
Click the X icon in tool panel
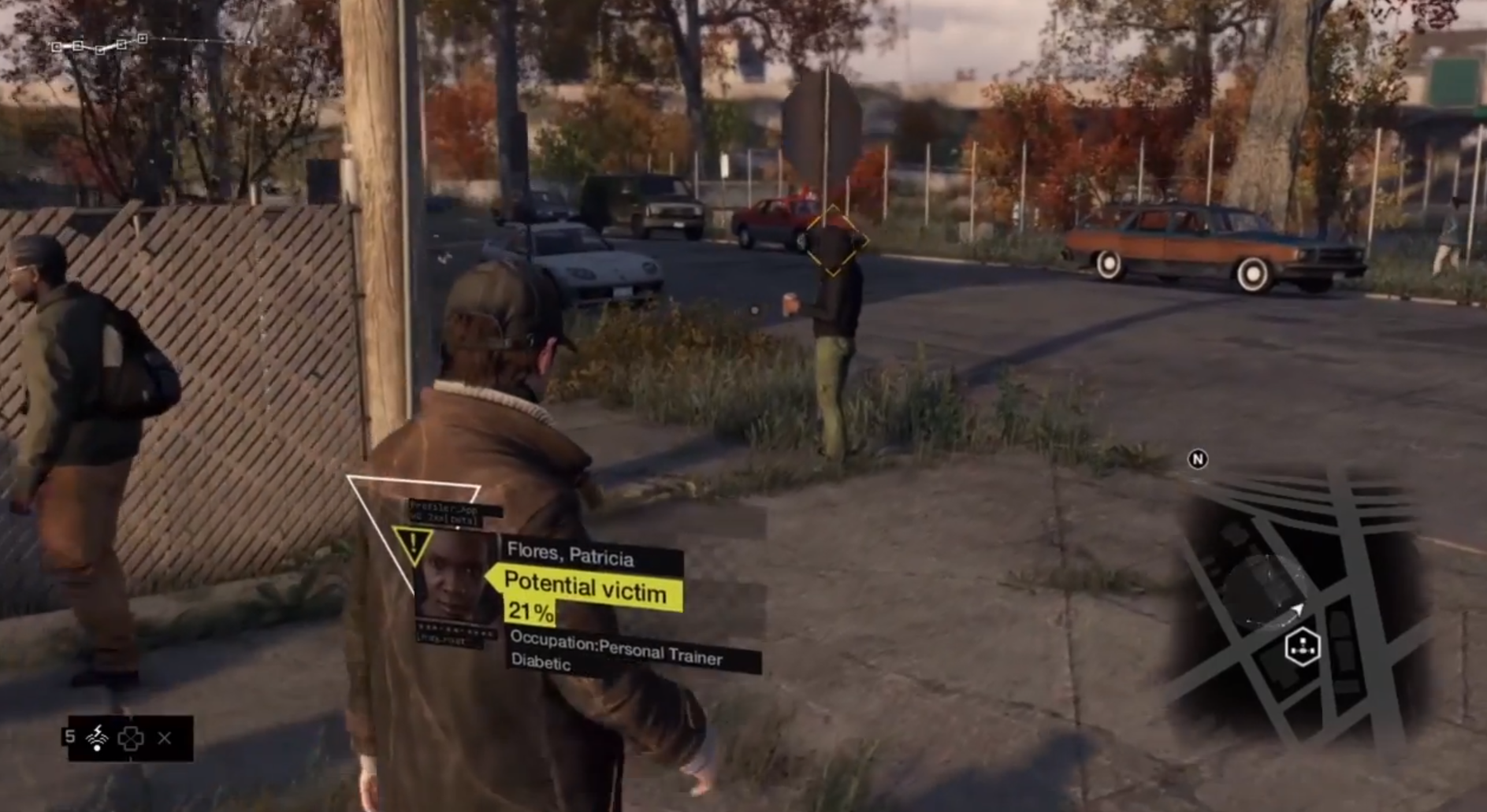pos(165,738)
